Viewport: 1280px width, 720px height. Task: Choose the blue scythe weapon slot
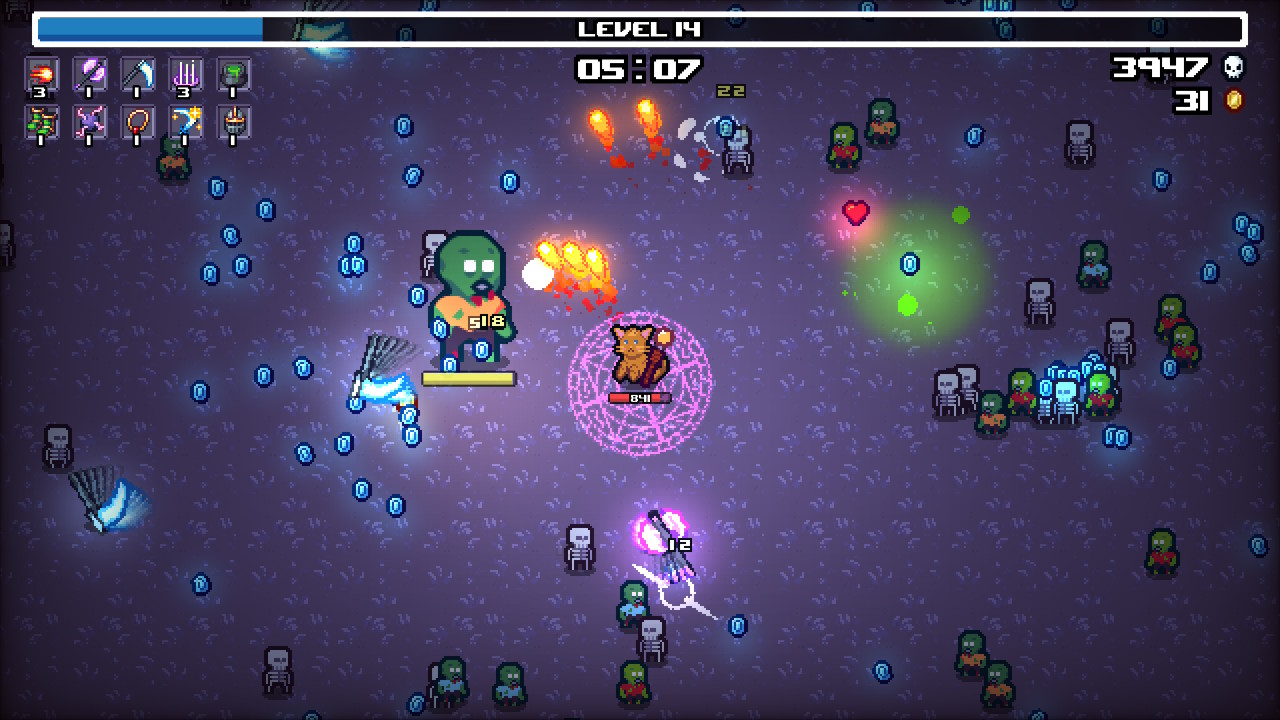coord(138,74)
